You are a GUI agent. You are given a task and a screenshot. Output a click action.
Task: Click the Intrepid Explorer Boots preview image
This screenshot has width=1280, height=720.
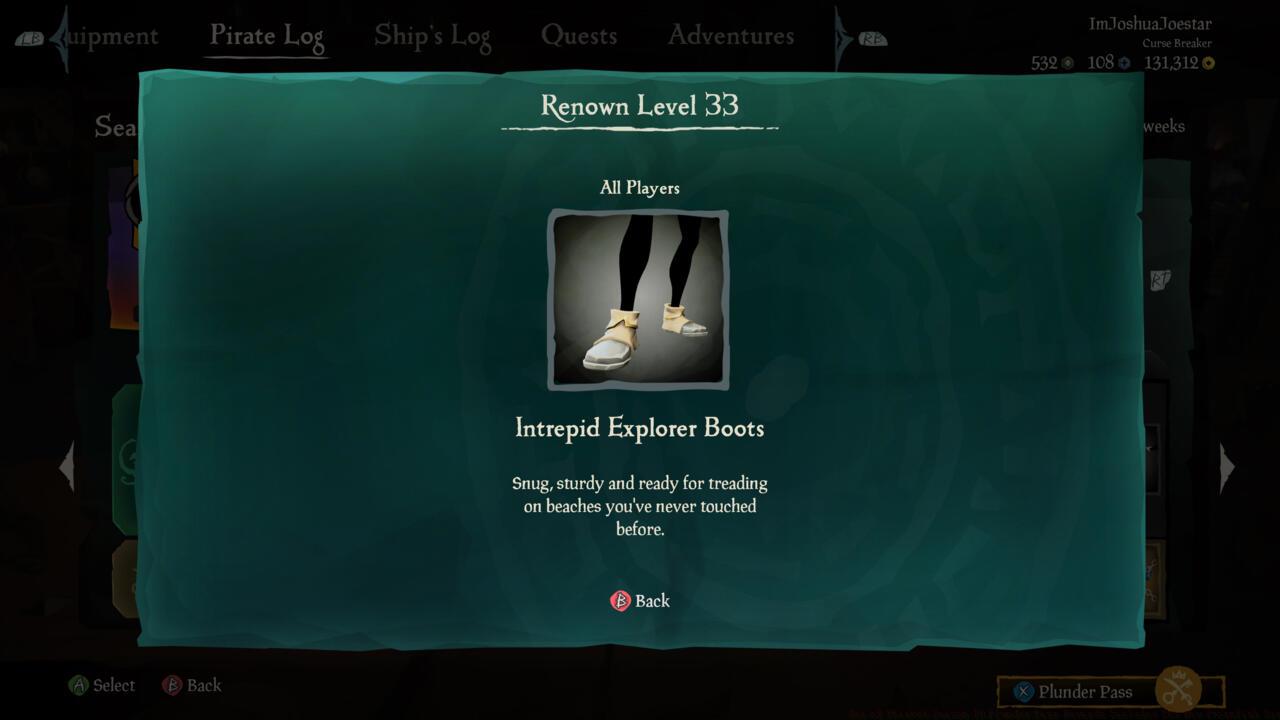click(x=639, y=299)
